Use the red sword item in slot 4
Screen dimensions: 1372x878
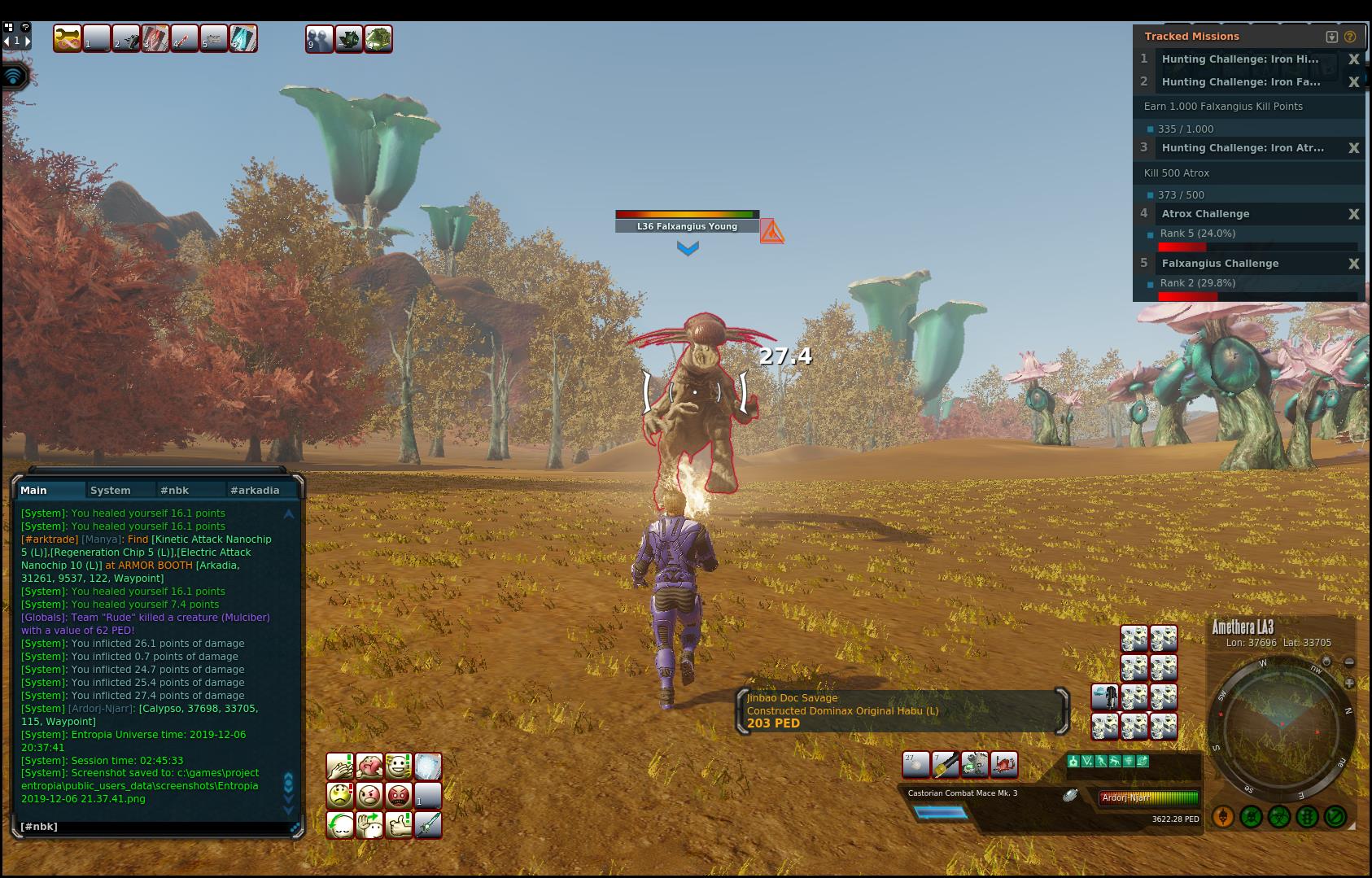[x=185, y=38]
